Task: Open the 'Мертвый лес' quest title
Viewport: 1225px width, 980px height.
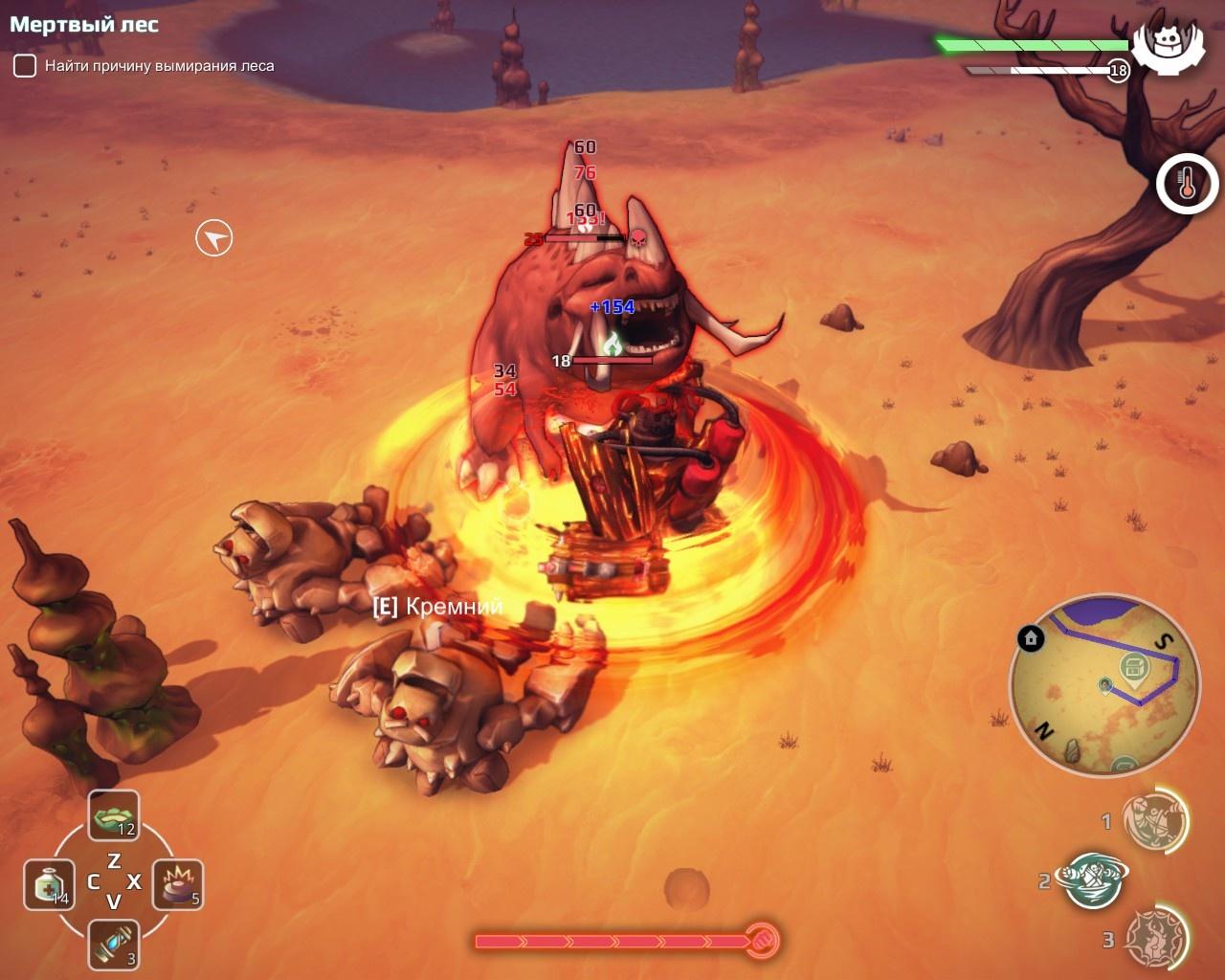Action: 84,25
